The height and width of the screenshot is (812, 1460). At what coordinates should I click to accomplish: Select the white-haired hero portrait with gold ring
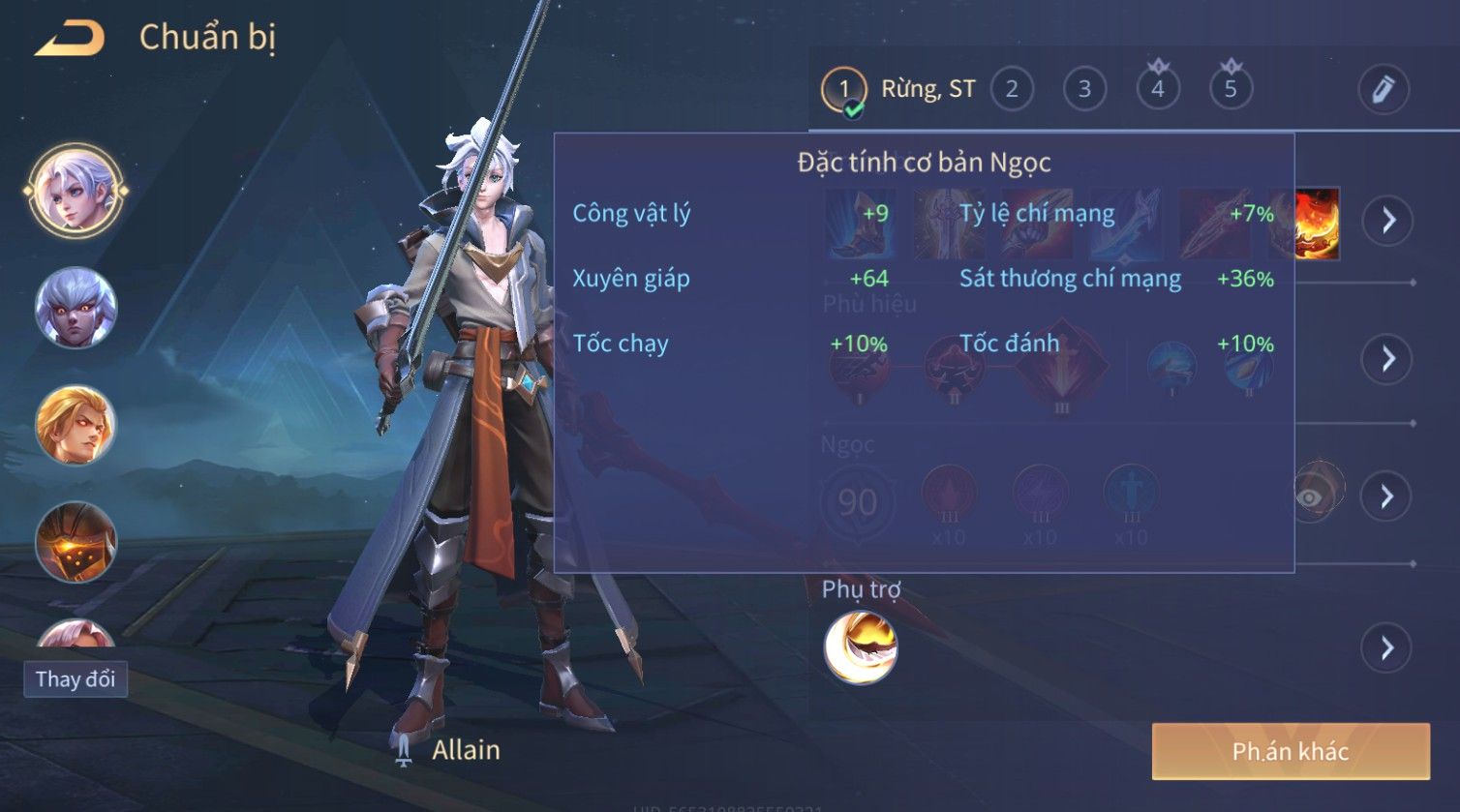coord(76,190)
